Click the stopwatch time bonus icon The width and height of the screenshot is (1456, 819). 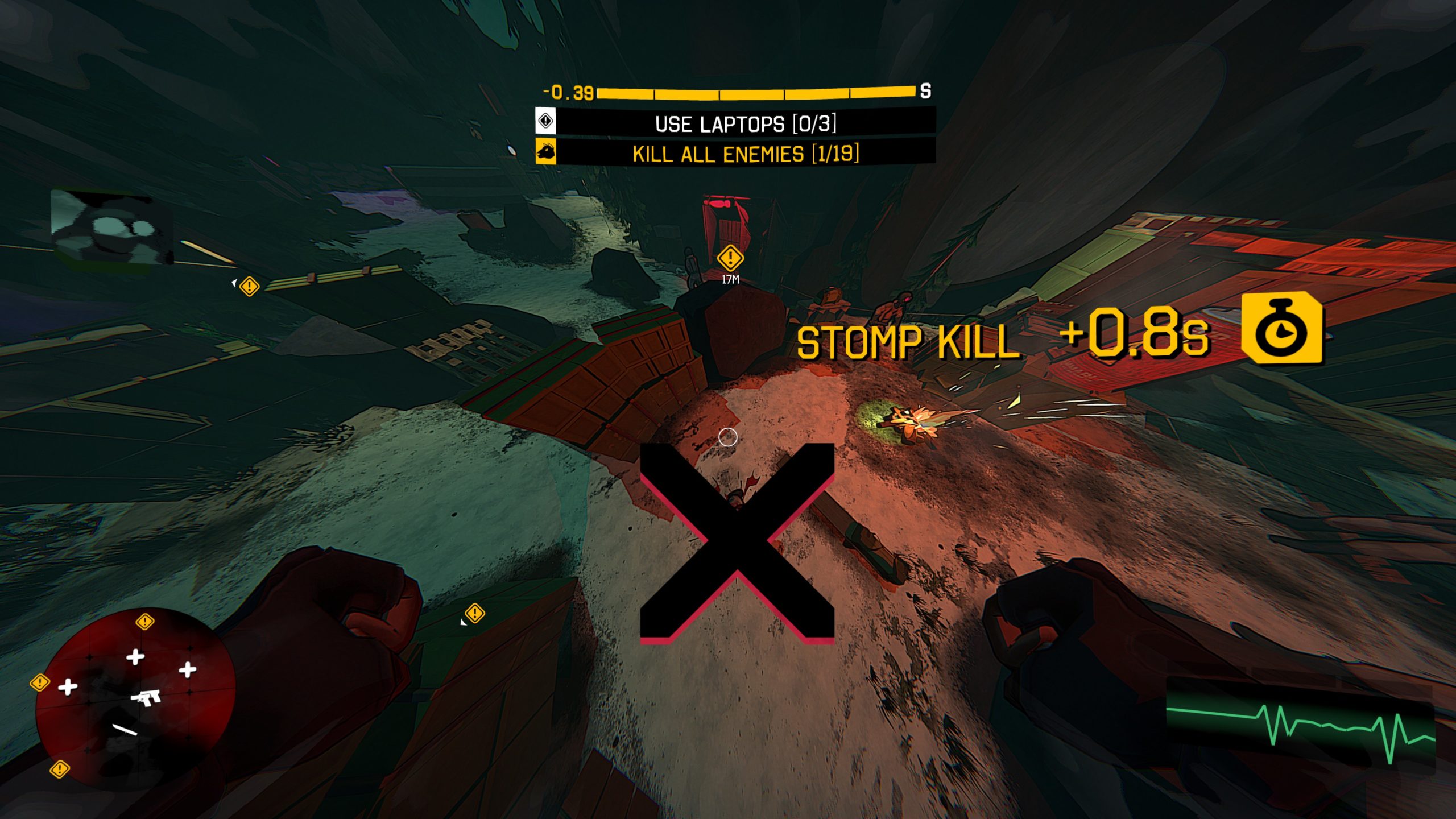click(1283, 329)
